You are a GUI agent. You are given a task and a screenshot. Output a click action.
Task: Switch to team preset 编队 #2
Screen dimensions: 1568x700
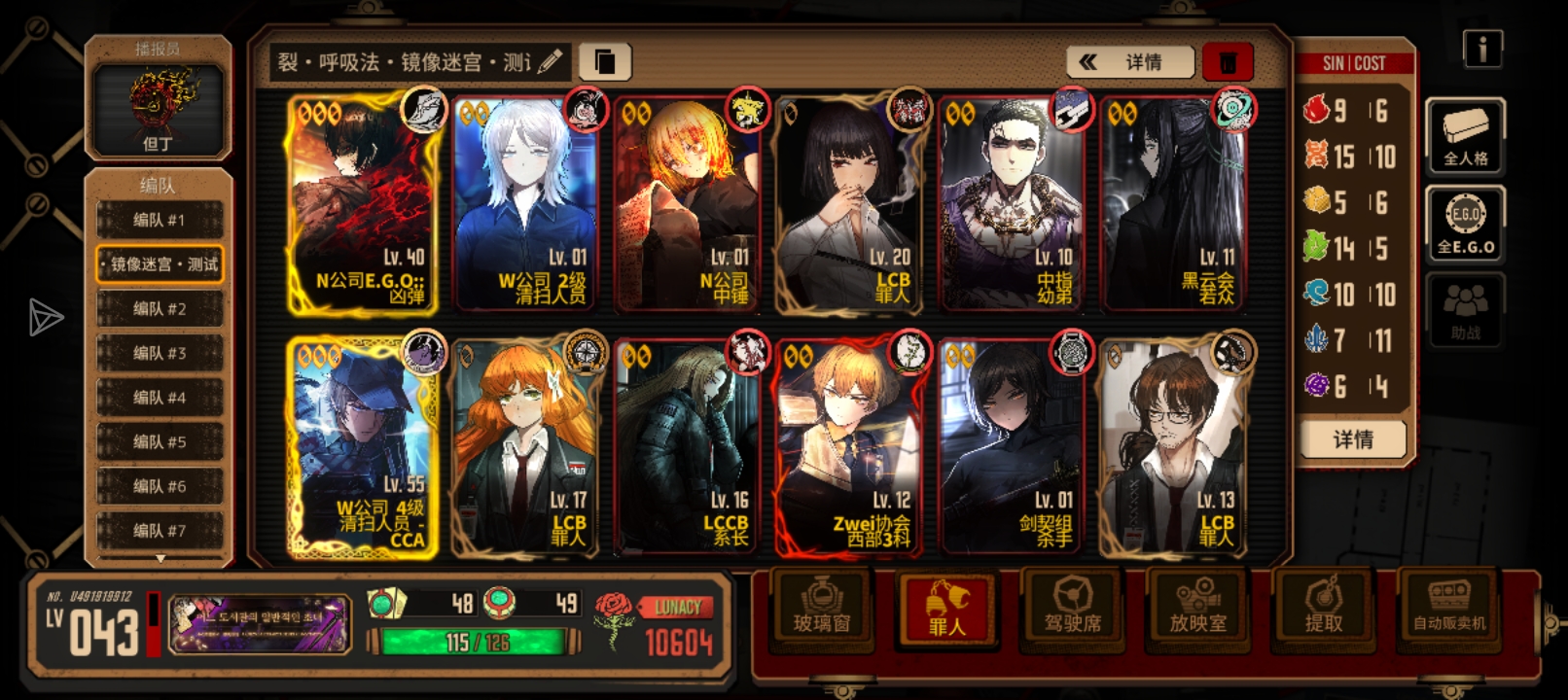tap(160, 308)
